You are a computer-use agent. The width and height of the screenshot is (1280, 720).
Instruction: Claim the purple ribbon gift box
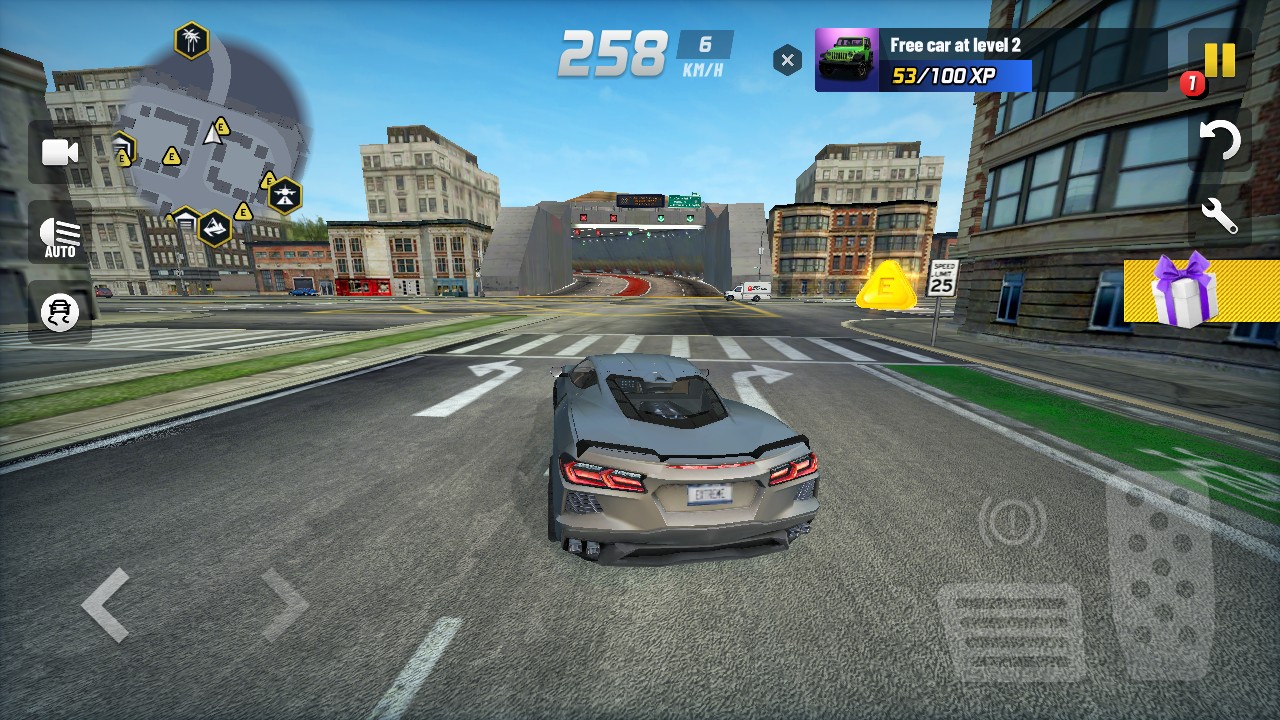point(1184,290)
